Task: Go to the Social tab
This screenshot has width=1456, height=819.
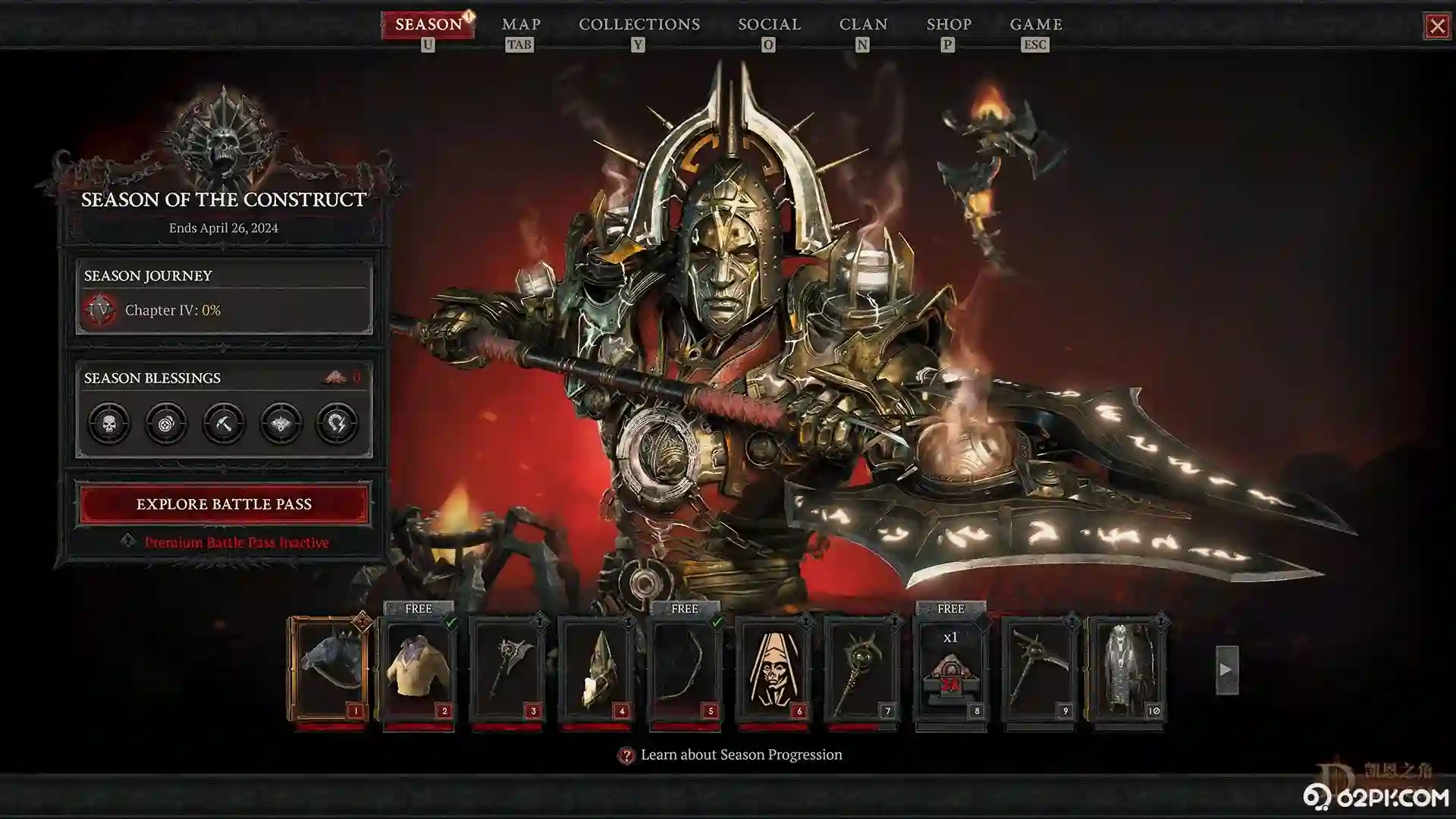Action: coord(769,24)
